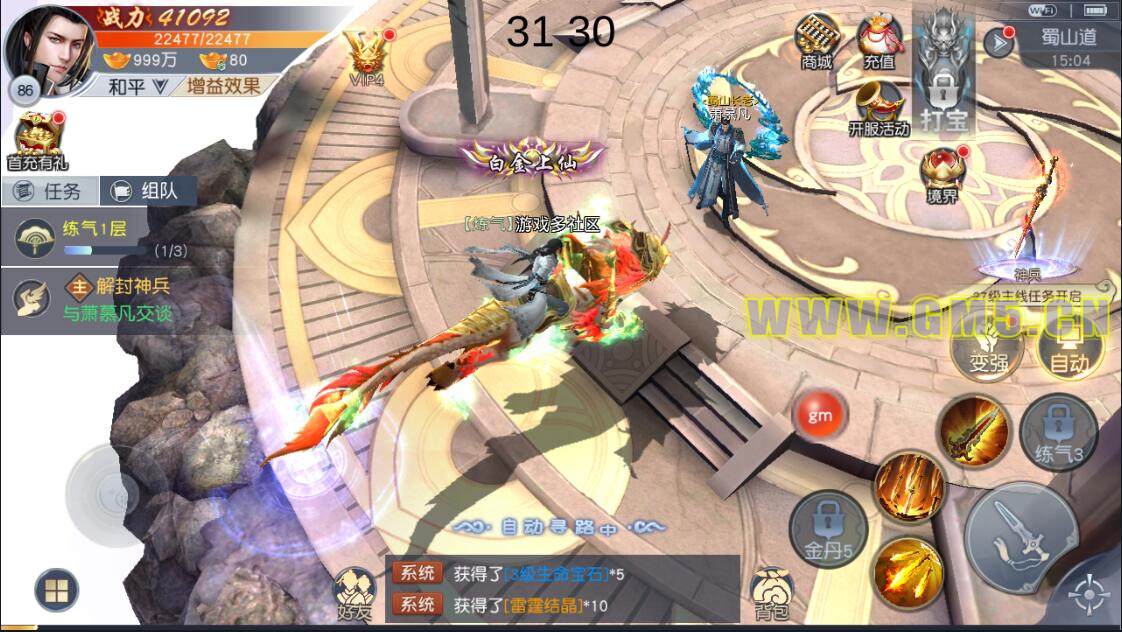Select the 练气1层 quest entry
Image resolution: width=1122 pixels, height=632 pixels.
(98, 238)
